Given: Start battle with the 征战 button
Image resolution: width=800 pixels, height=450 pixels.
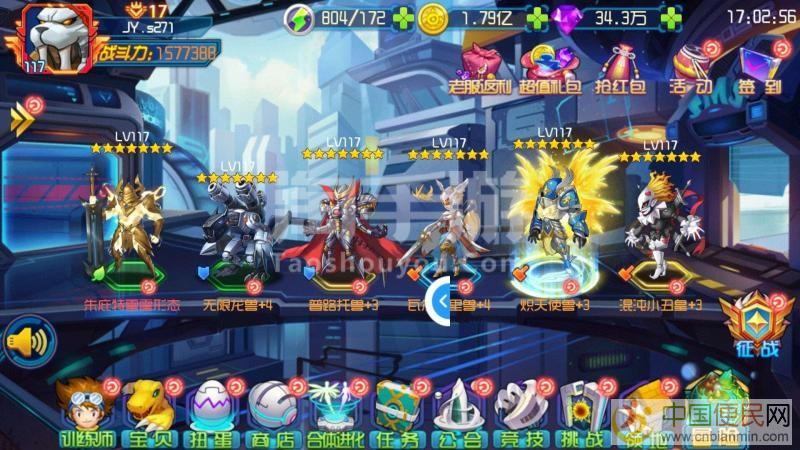Looking at the screenshot, I should click(x=762, y=323).
